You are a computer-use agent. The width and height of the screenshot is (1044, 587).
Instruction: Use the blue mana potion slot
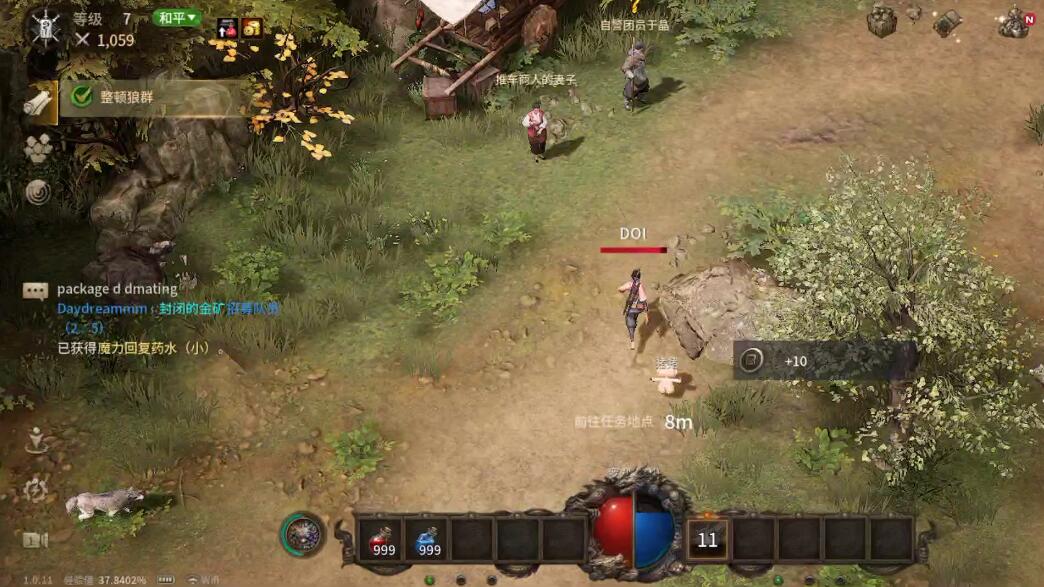click(428, 540)
